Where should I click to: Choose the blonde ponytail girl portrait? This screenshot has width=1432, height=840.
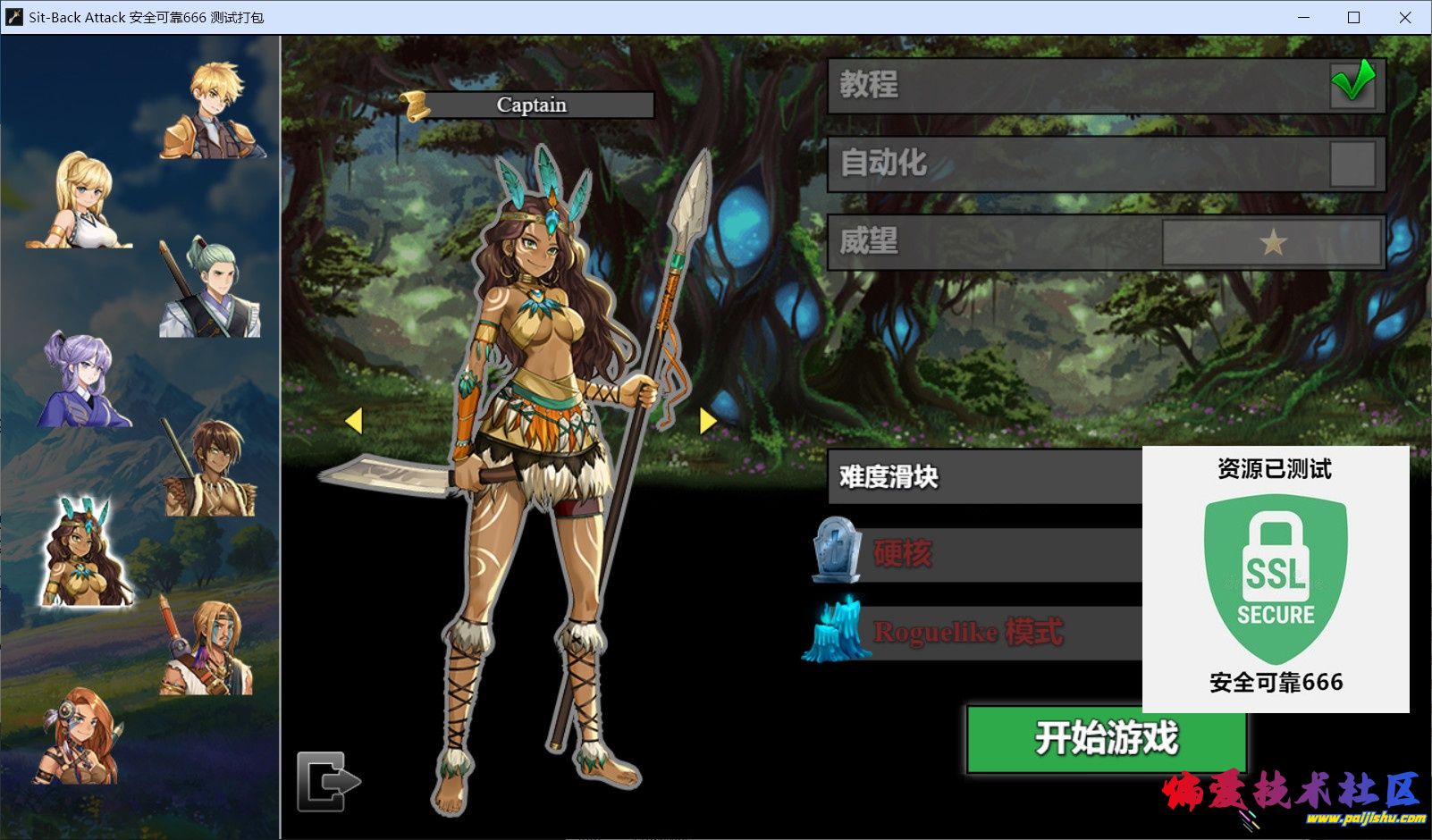coord(82,201)
